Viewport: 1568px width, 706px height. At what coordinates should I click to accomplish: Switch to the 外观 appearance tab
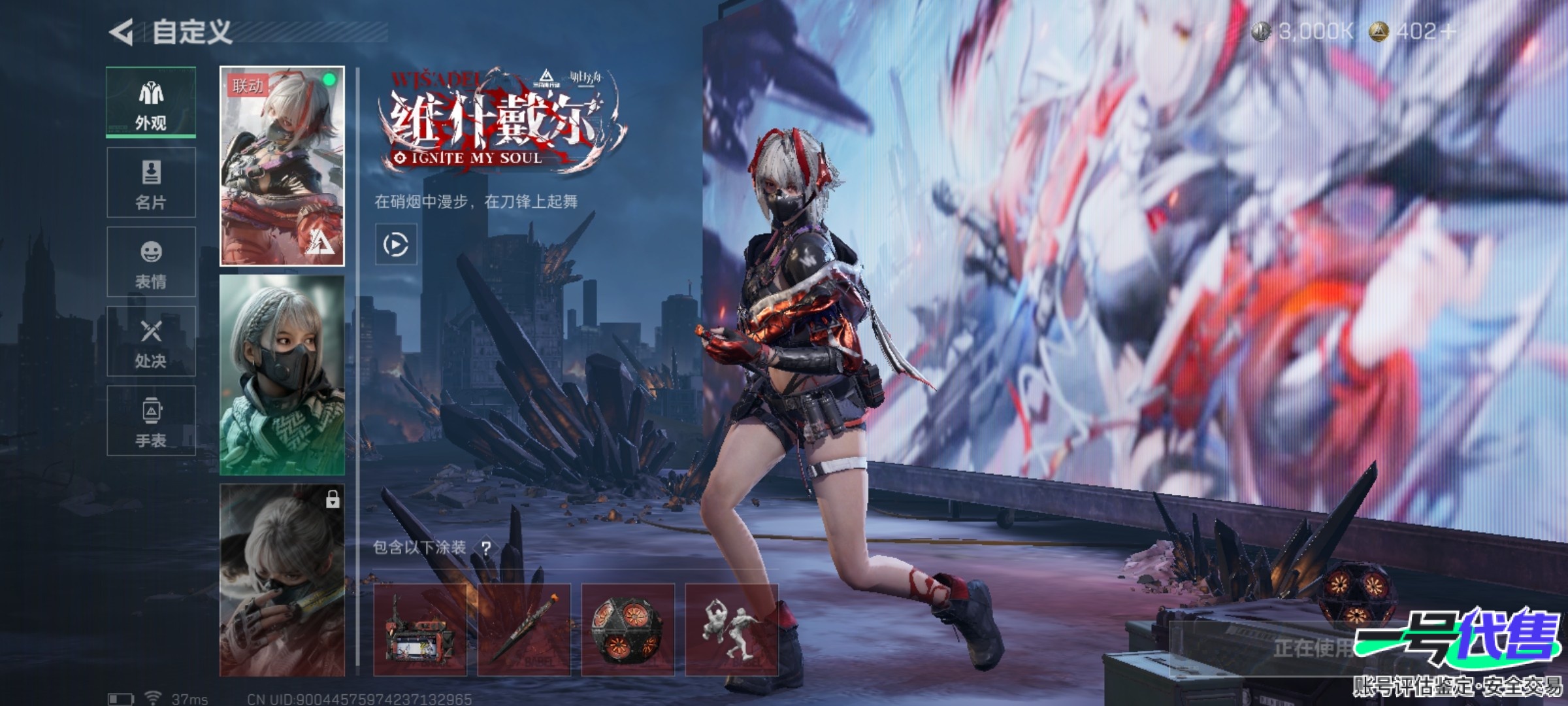(151, 103)
